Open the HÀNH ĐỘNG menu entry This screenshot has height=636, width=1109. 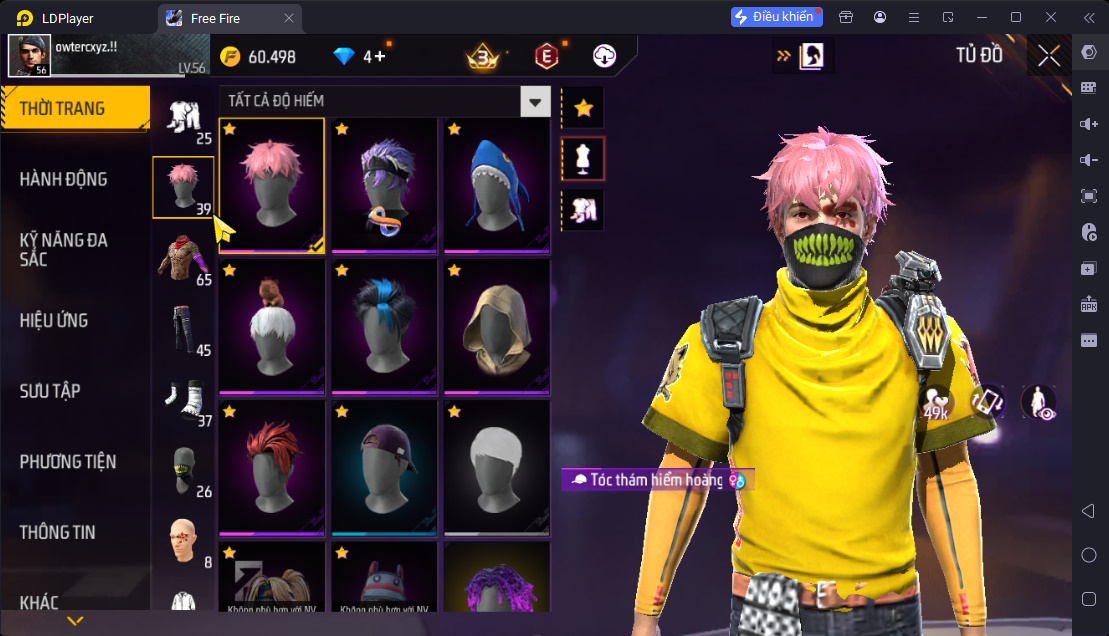[x=63, y=179]
